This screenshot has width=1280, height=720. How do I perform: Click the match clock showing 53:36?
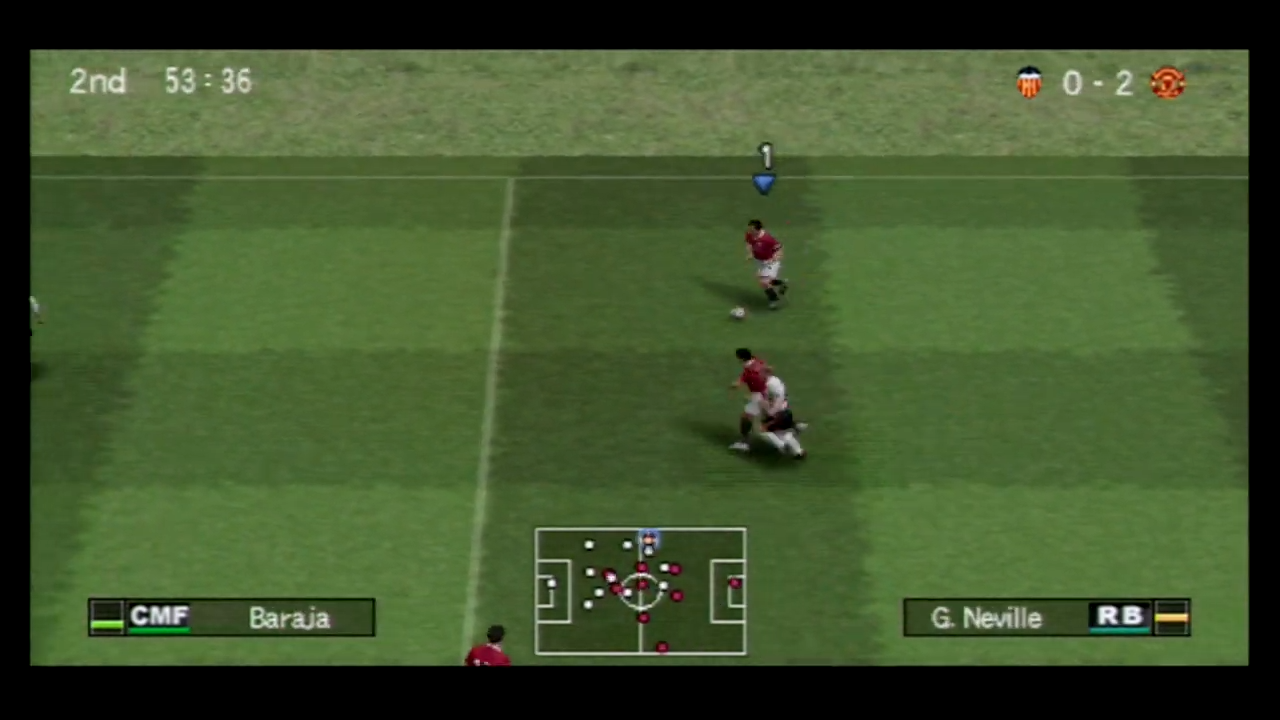[207, 81]
